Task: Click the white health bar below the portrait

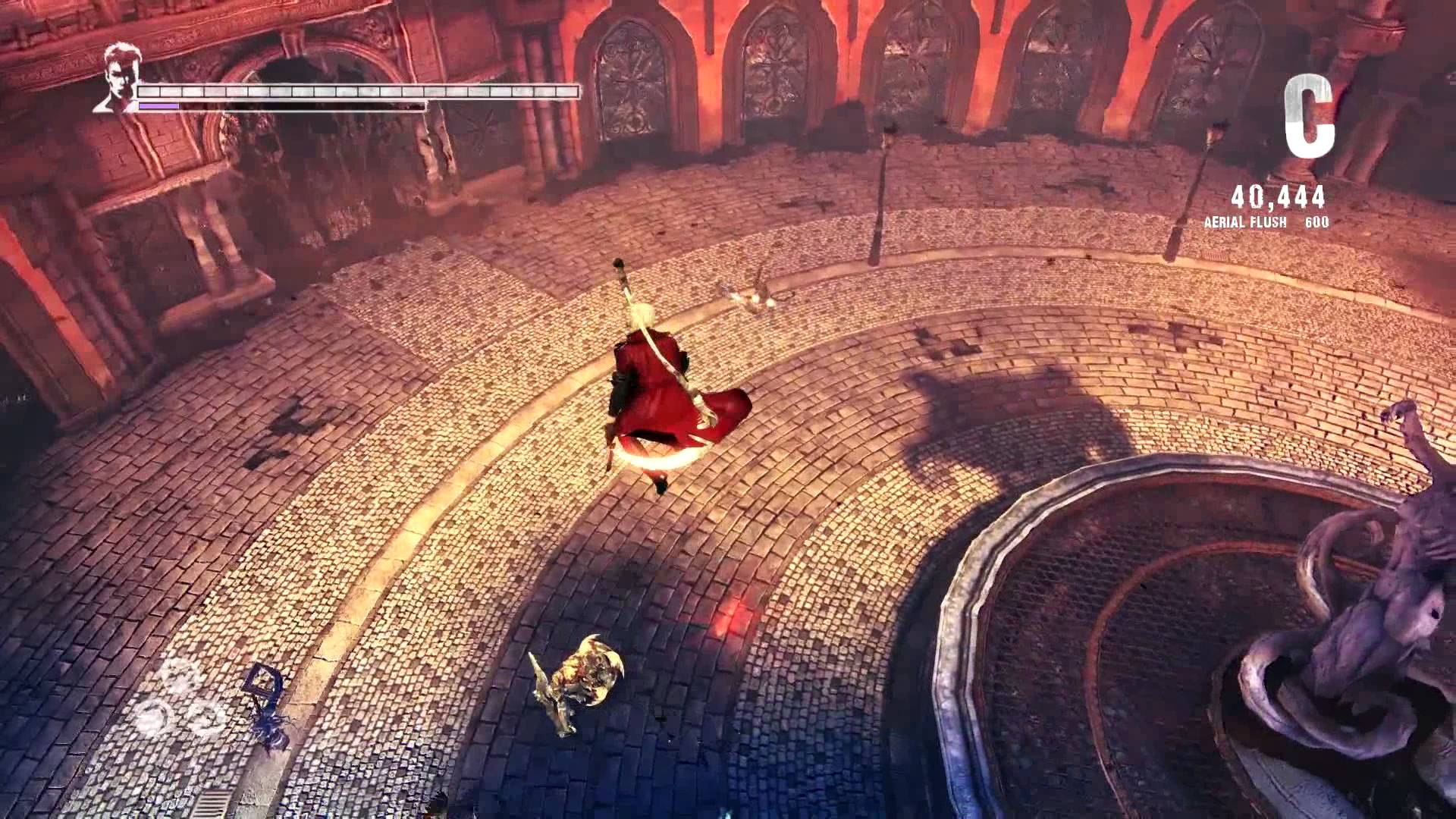Action: pyautogui.click(x=356, y=91)
